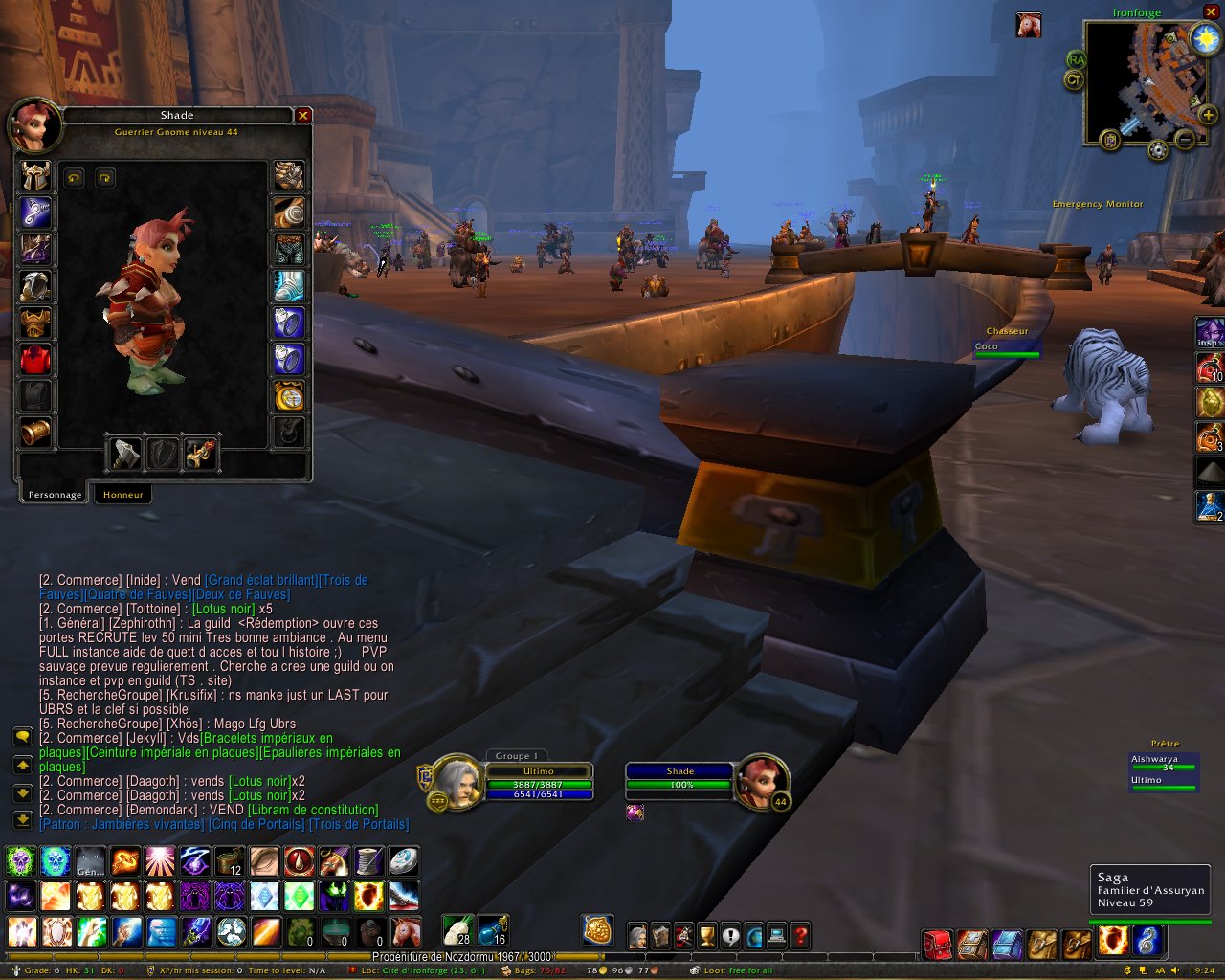
Task: Zoom out on the minimap
Action: [1185, 140]
